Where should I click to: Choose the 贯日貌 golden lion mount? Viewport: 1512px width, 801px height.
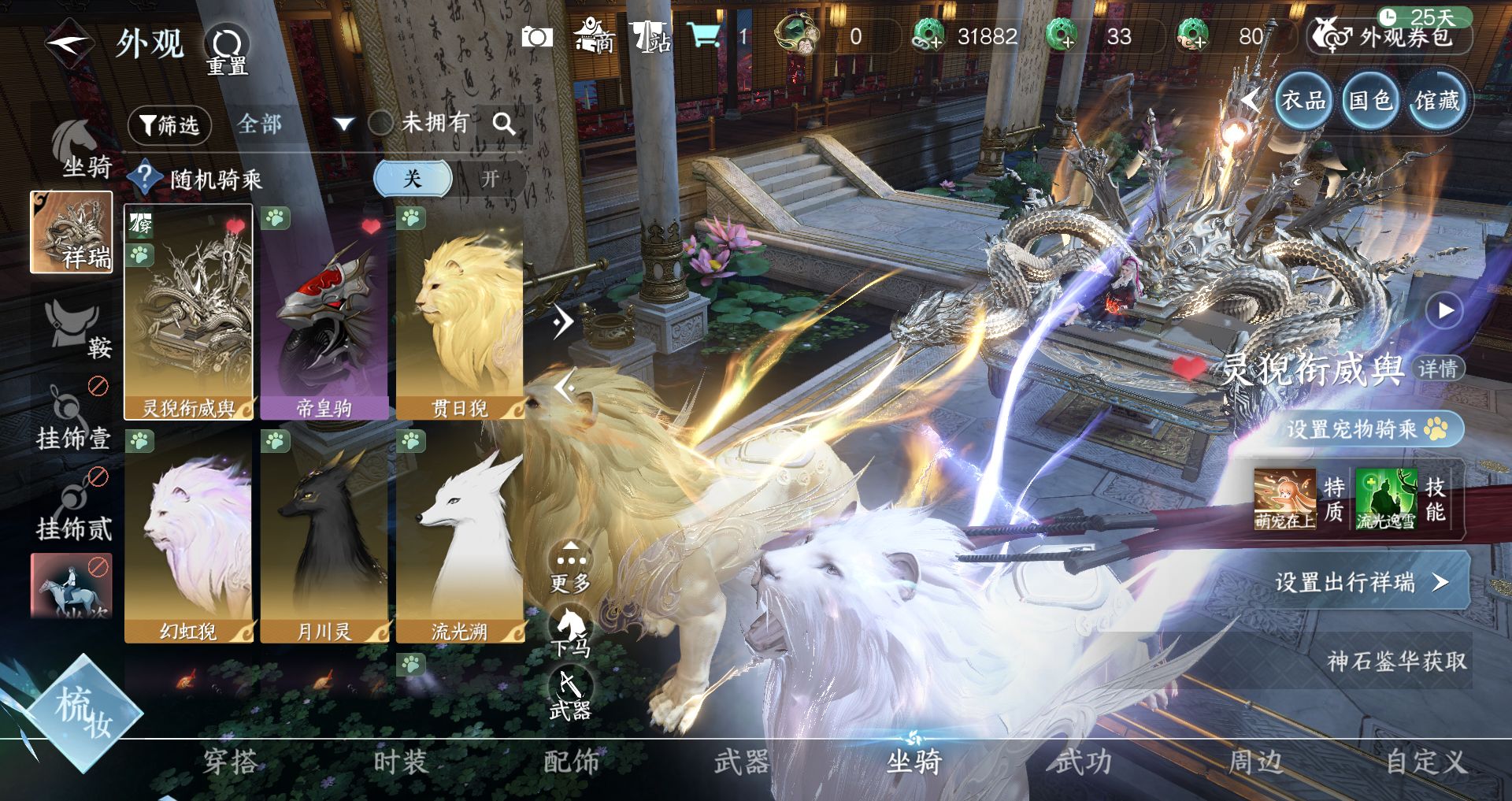point(460,313)
